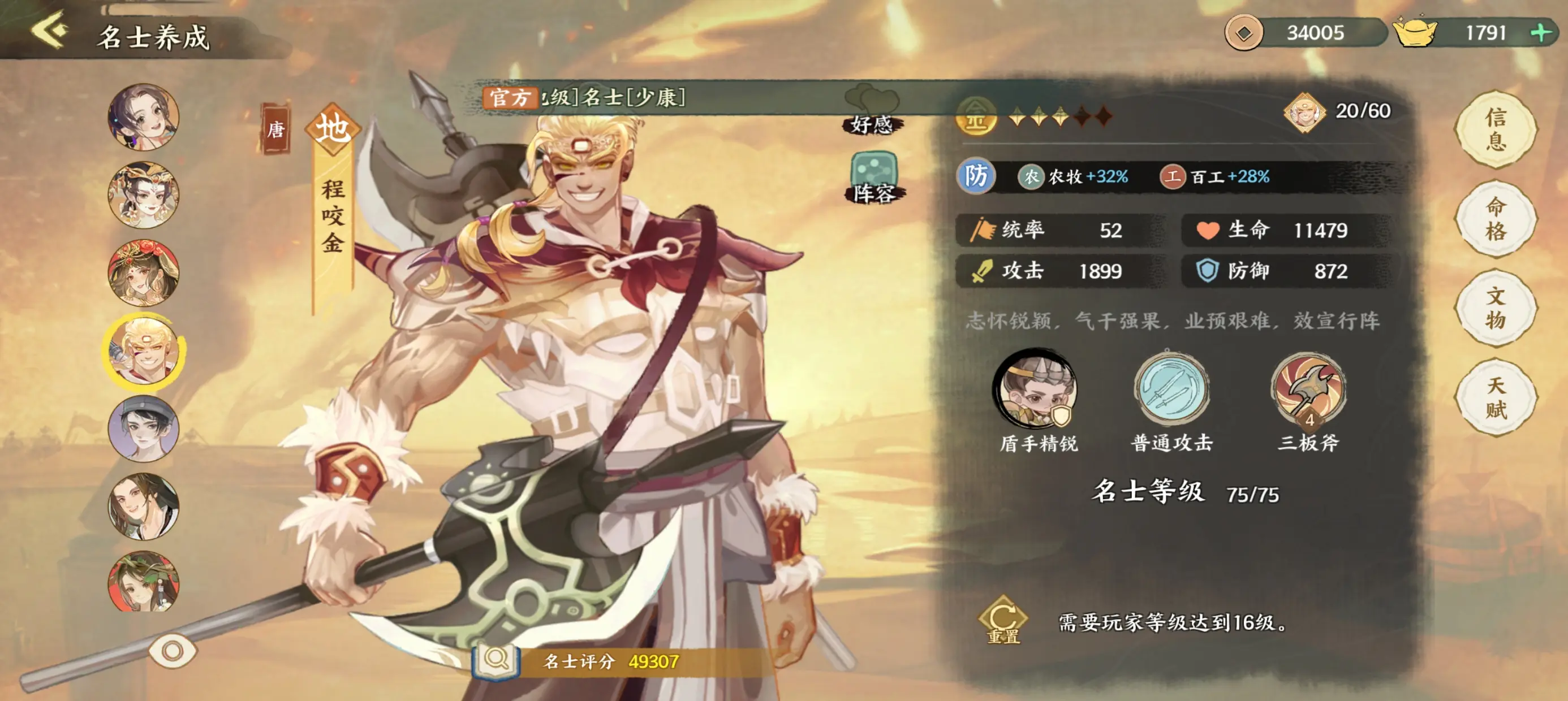Screen dimensions: 1568x701
Task: Tap the back arrow beside 名士养成
Action: pyautogui.click(x=51, y=32)
